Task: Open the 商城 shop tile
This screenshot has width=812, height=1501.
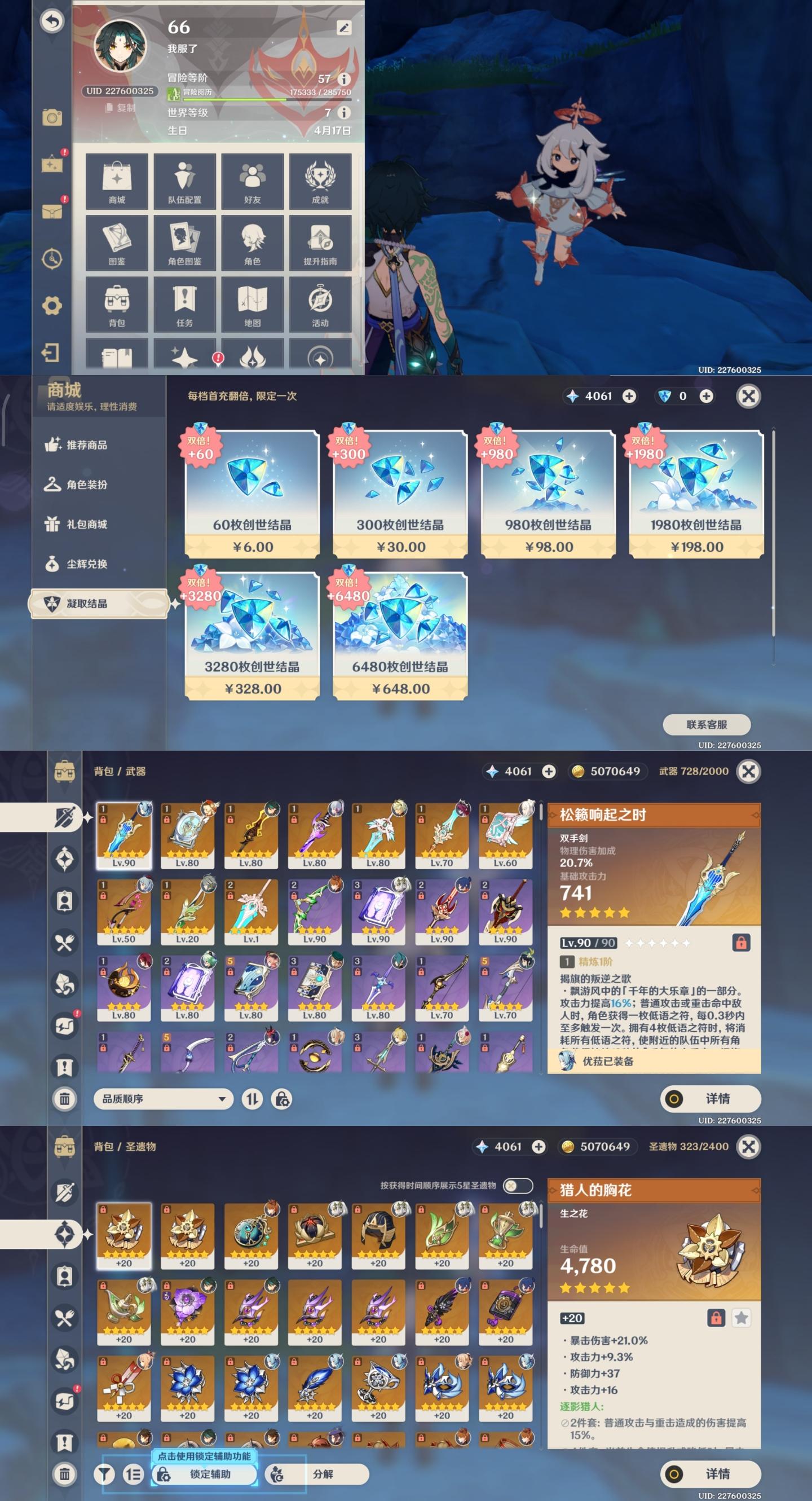Action: tap(117, 181)
